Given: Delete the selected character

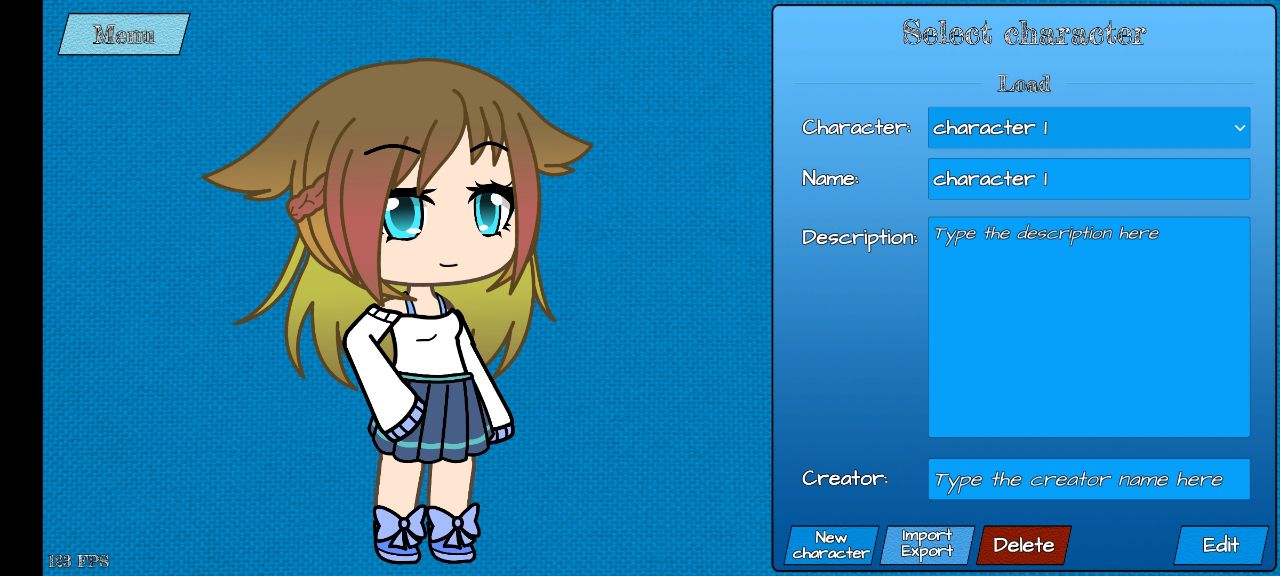Looking at the screenshot, I should (x=1023, y=545).
